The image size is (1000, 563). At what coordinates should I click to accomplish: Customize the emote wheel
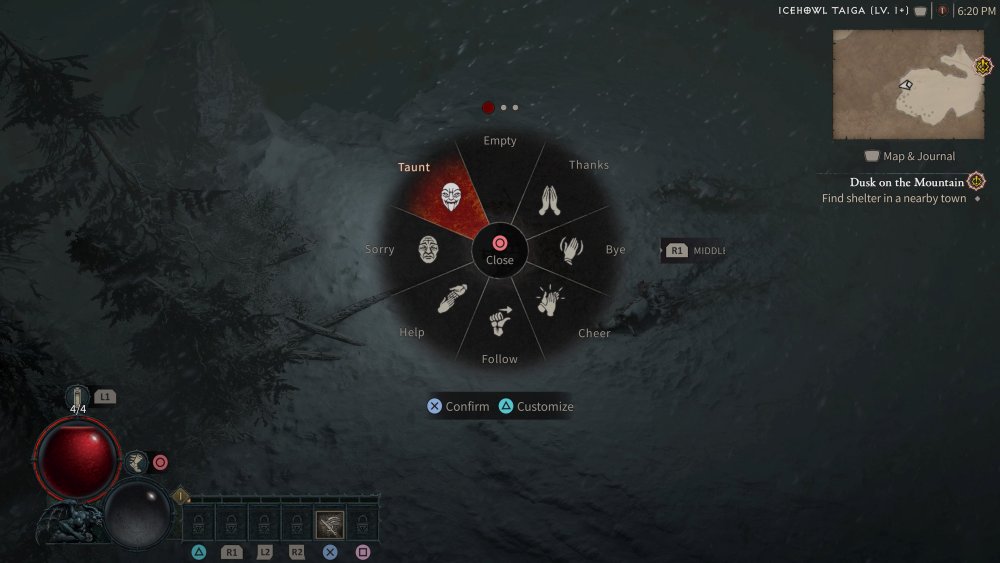(536, 406)
